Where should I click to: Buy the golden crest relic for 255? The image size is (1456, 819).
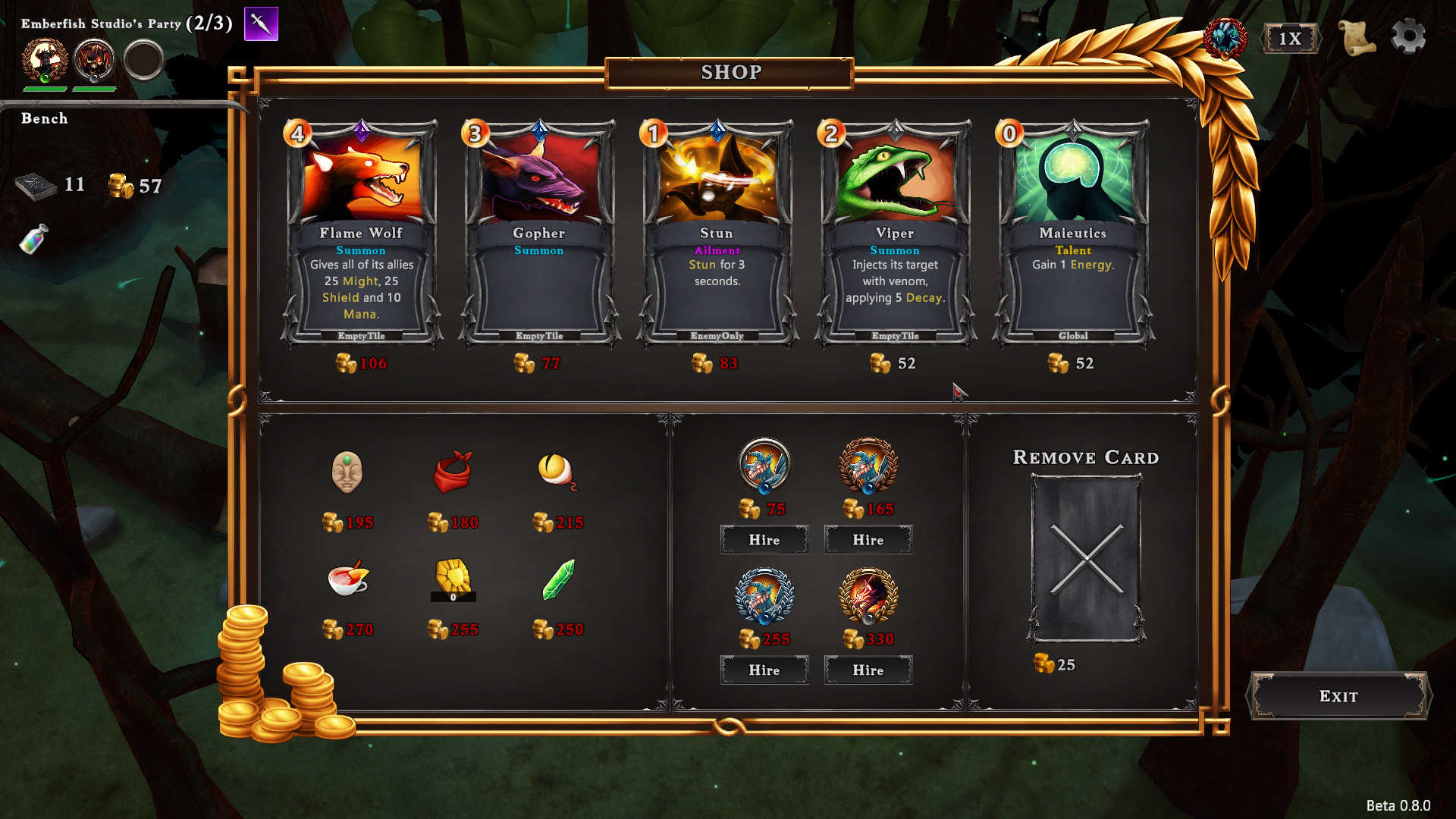(453, 580)
